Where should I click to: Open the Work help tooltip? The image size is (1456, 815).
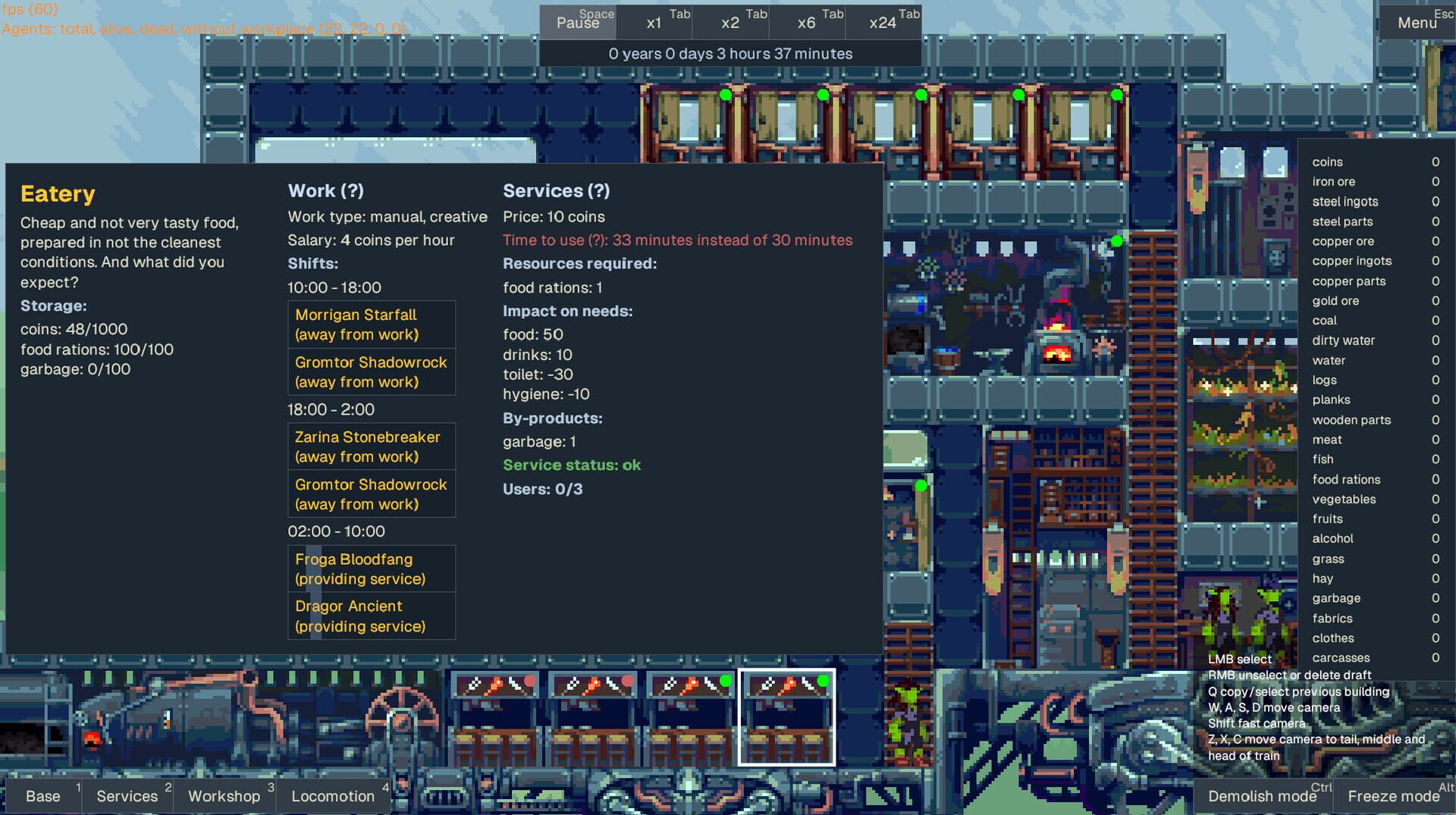coord(353,191)
